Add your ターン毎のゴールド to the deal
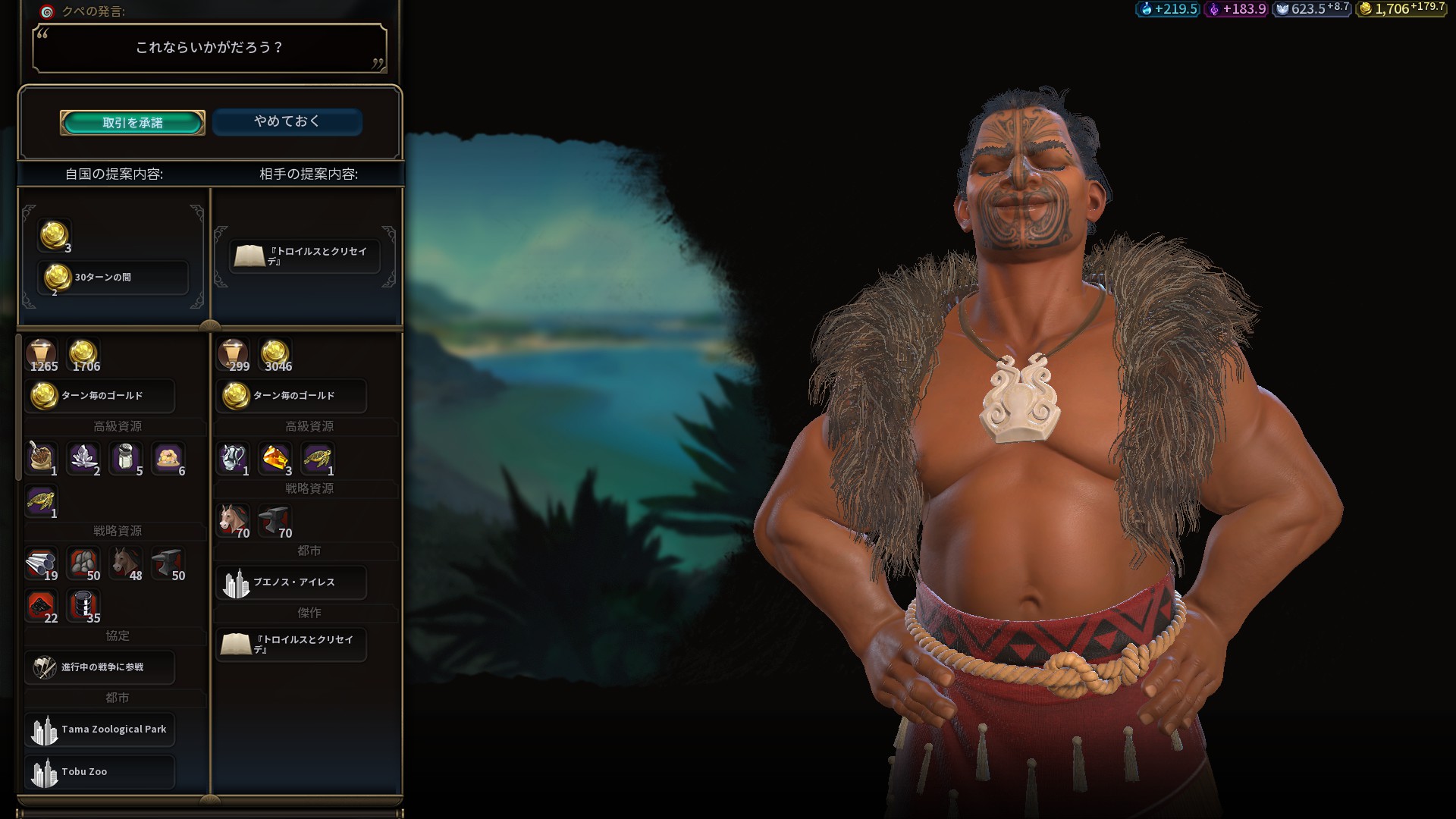This screenshot has width=1456, height=819. [x=100, y=396]
